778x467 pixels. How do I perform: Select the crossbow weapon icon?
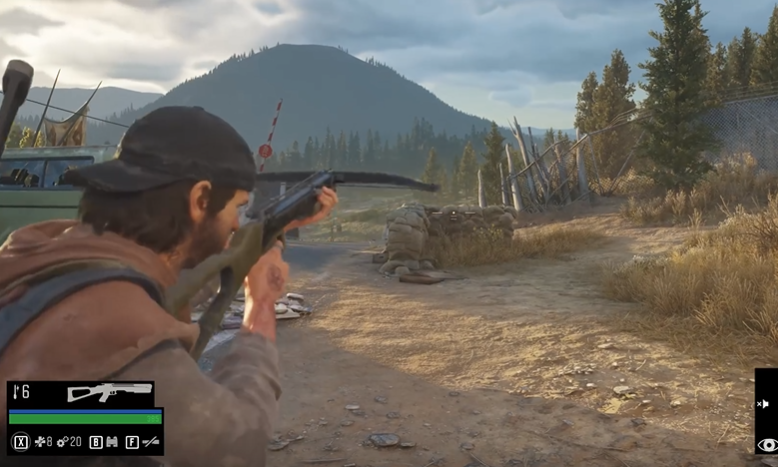click(109, 392)
